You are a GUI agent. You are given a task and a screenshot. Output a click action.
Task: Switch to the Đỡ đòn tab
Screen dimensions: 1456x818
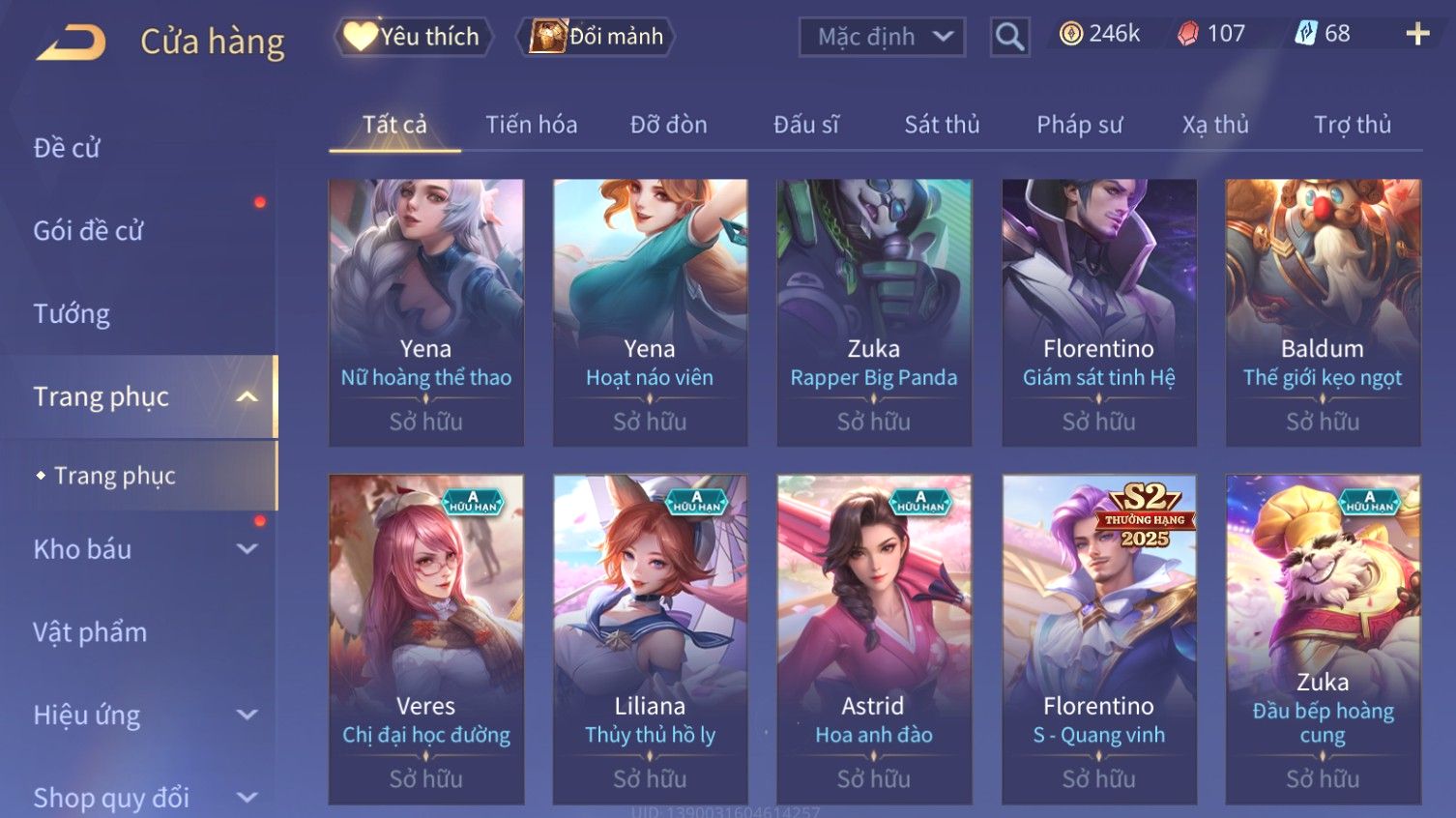(x=668, y=125)
